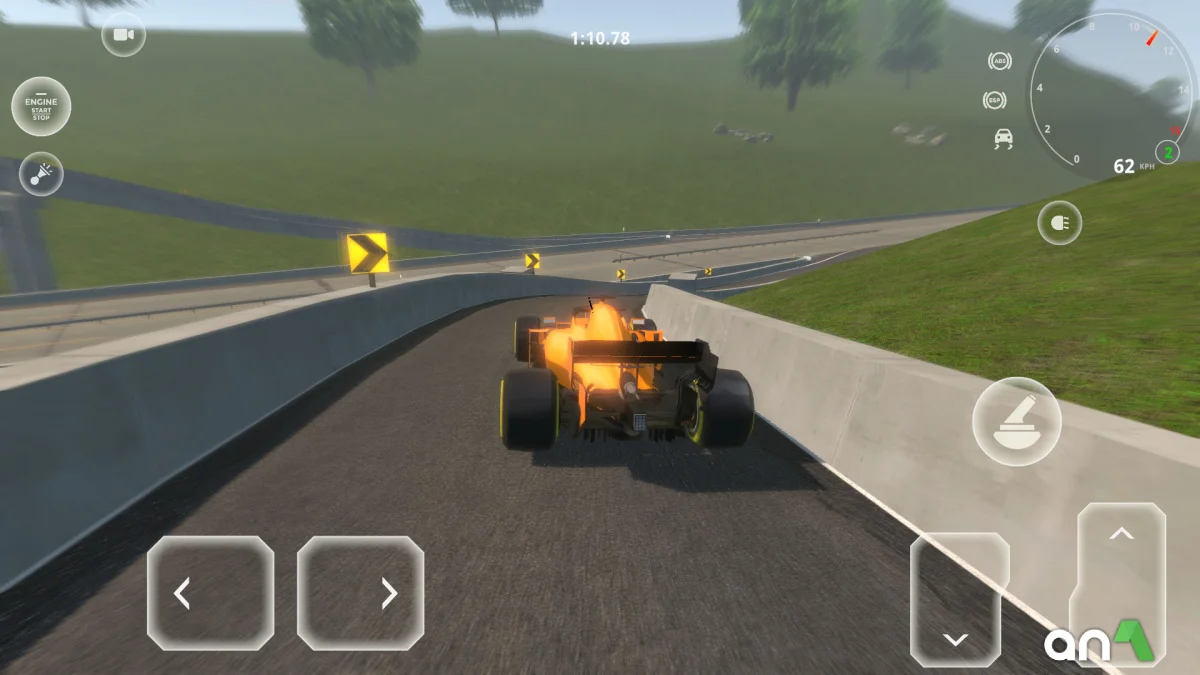Steer left with the left arrow
The image size is (1200, 675).
210,593
